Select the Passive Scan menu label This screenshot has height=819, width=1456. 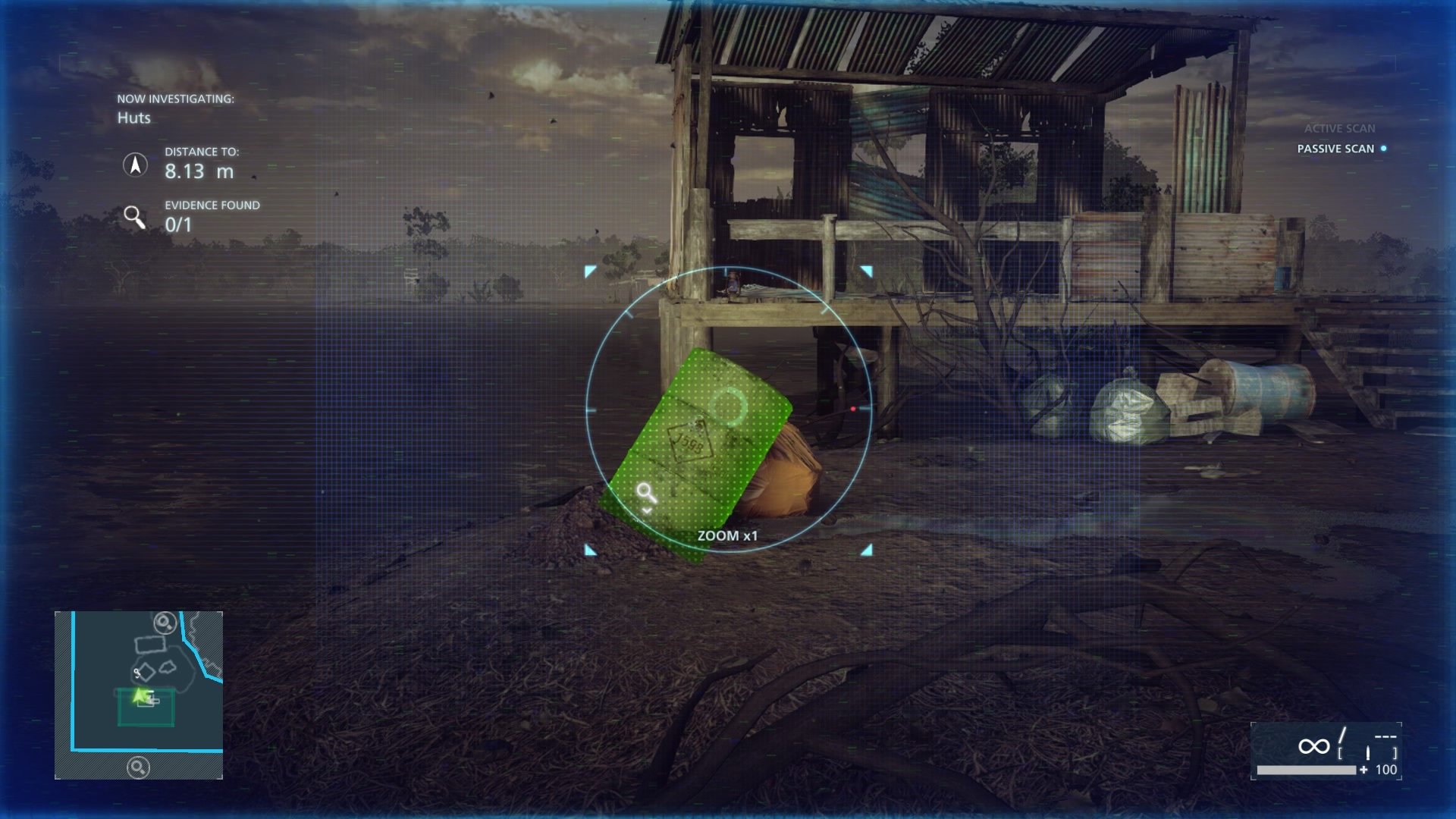coord(1336,150)
